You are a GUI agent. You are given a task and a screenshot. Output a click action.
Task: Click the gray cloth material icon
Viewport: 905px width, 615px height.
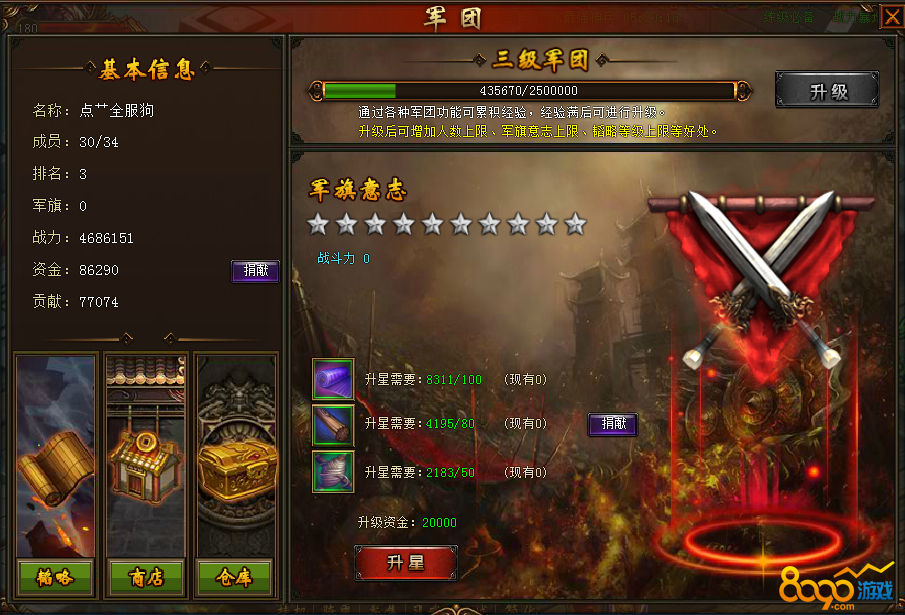click(x=333, y=471)
